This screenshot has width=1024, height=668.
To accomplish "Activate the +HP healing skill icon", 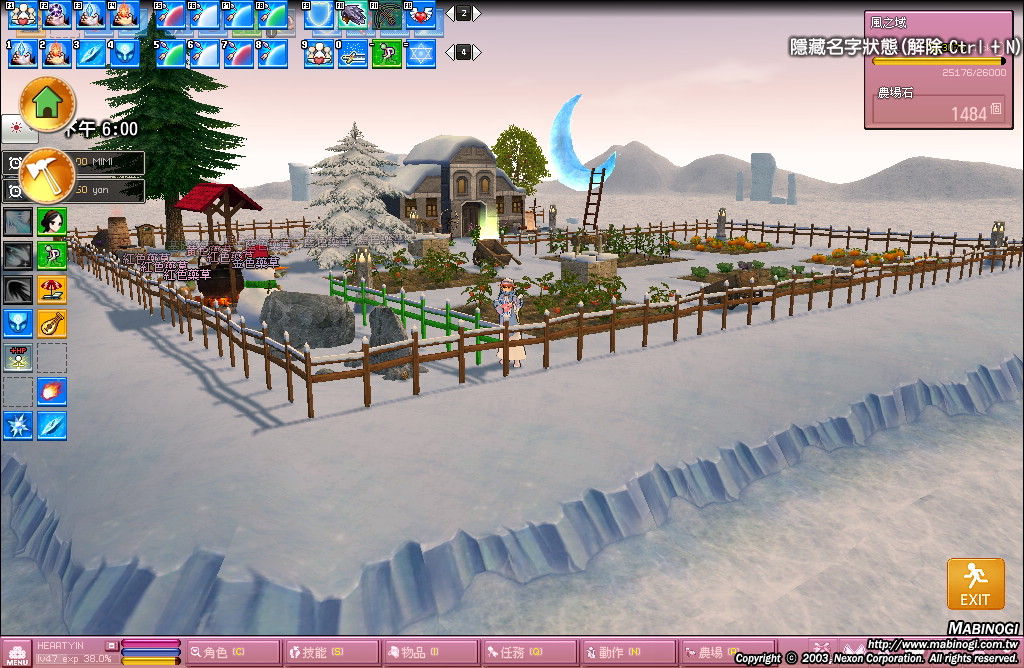I will click(x=18, y=357).
